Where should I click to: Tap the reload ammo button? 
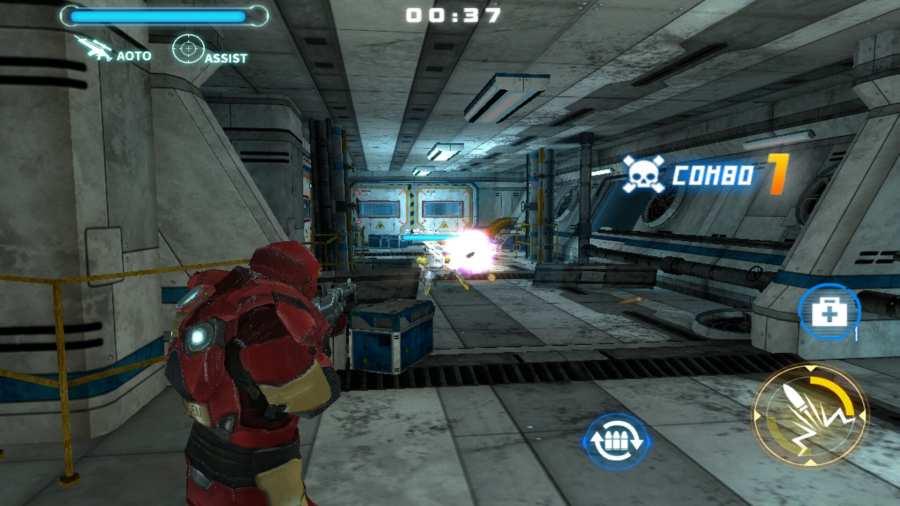tap(617, 442)
